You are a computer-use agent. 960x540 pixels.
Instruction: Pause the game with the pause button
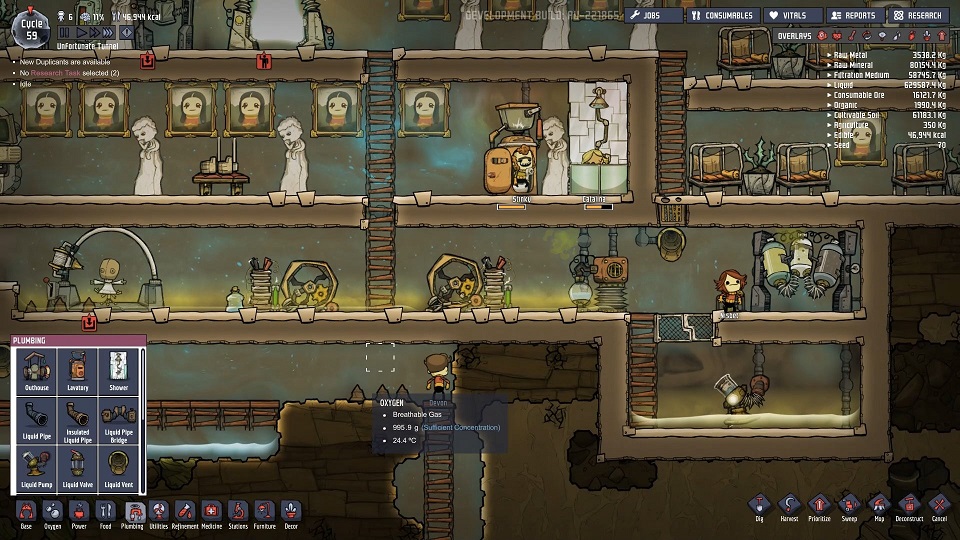[65, 33]
